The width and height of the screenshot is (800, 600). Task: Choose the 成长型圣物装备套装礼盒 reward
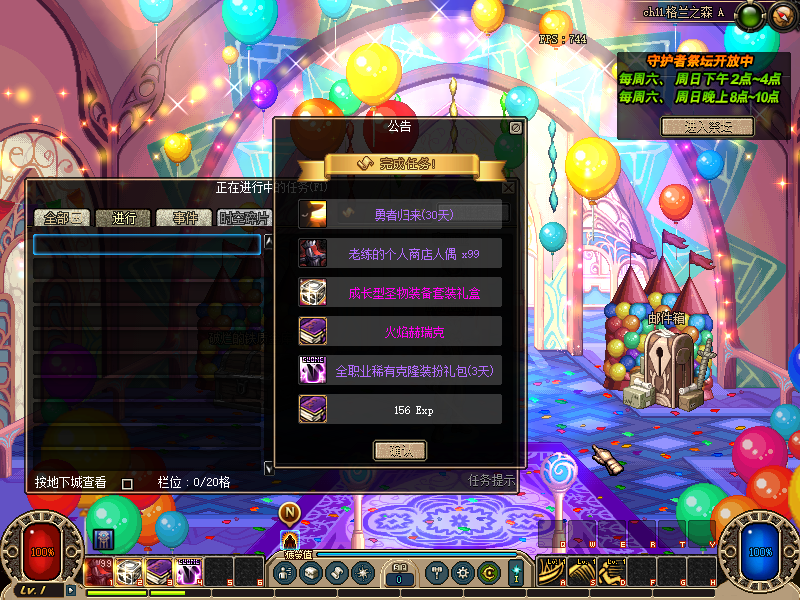[x=400, y=292]
